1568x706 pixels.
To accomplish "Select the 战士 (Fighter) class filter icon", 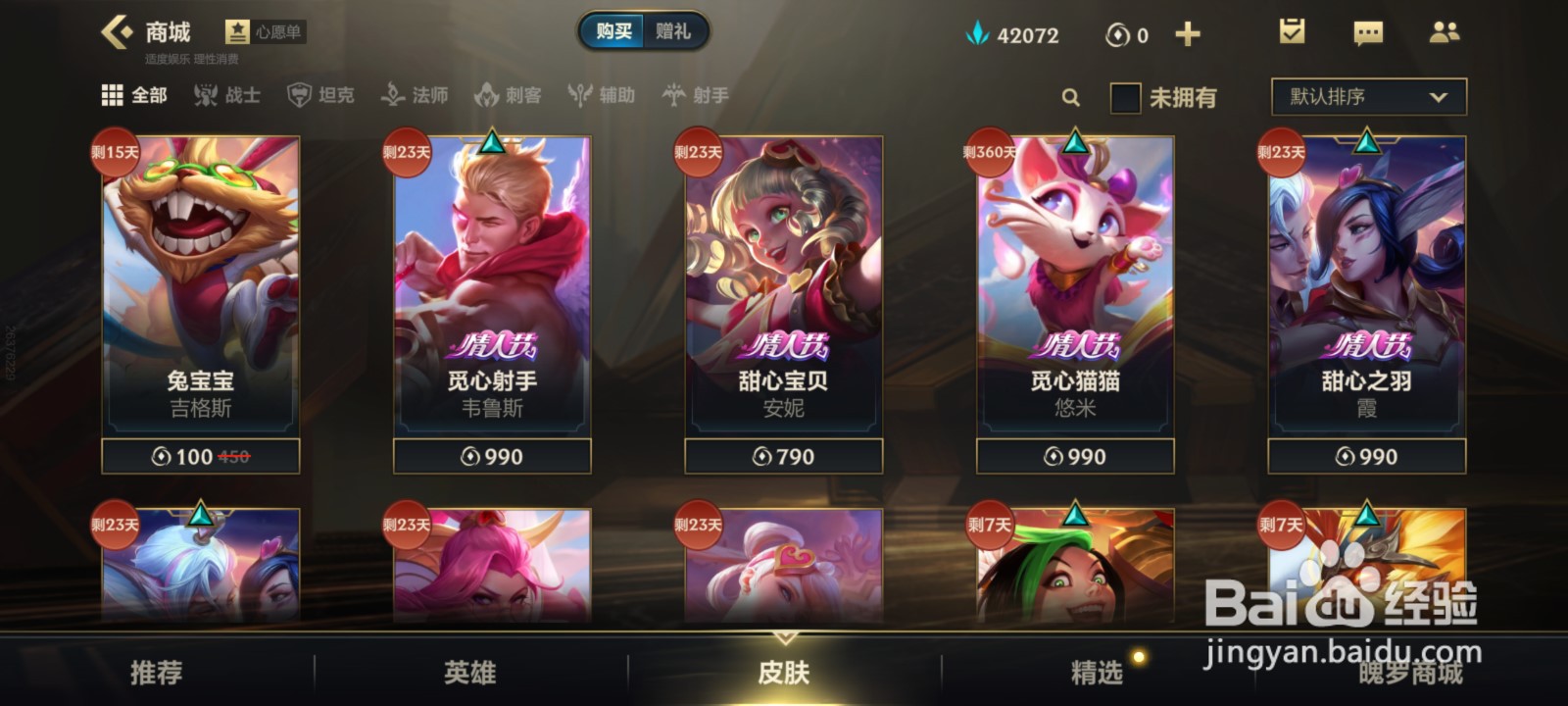I will (x=205, y=96).
